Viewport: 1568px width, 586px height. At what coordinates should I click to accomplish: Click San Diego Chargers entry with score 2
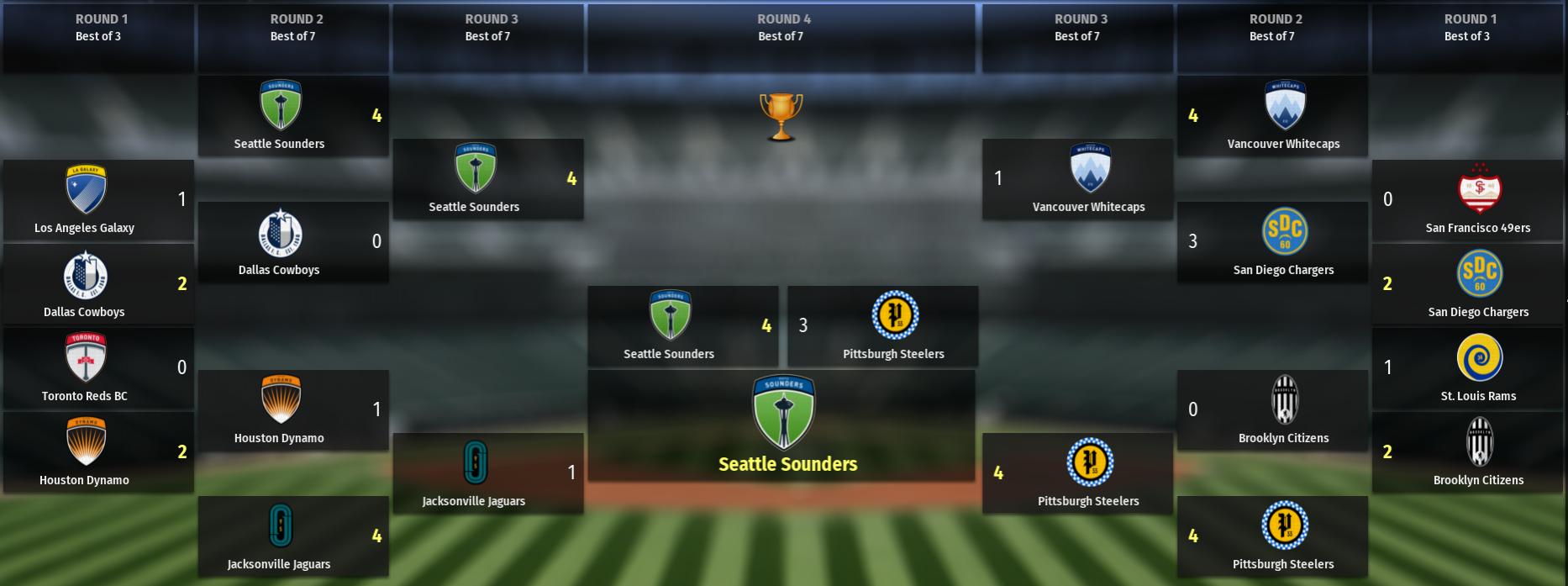(x=1467, y=284)
